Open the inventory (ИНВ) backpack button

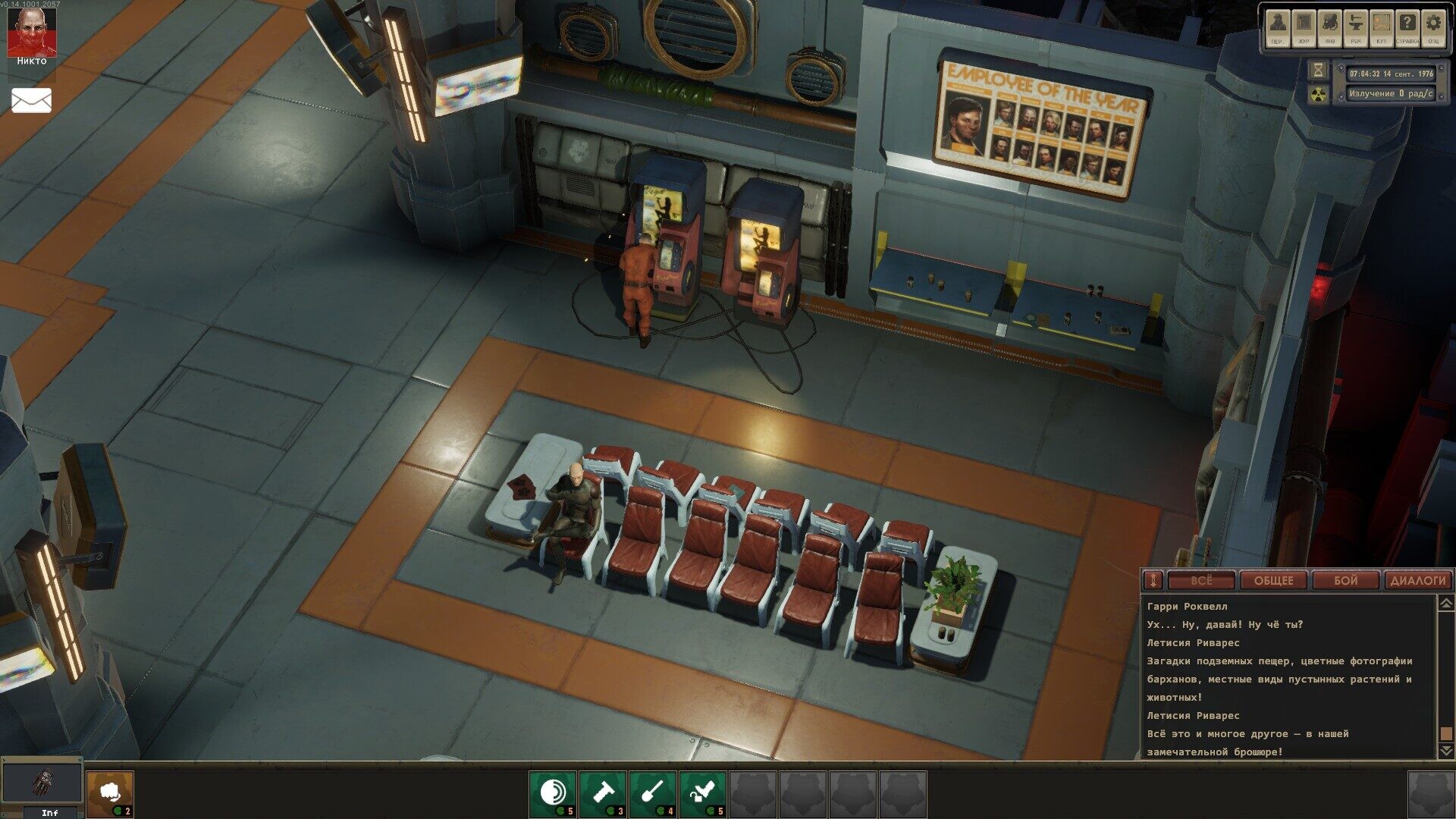pyautogui.click(x=1329, y=27)
